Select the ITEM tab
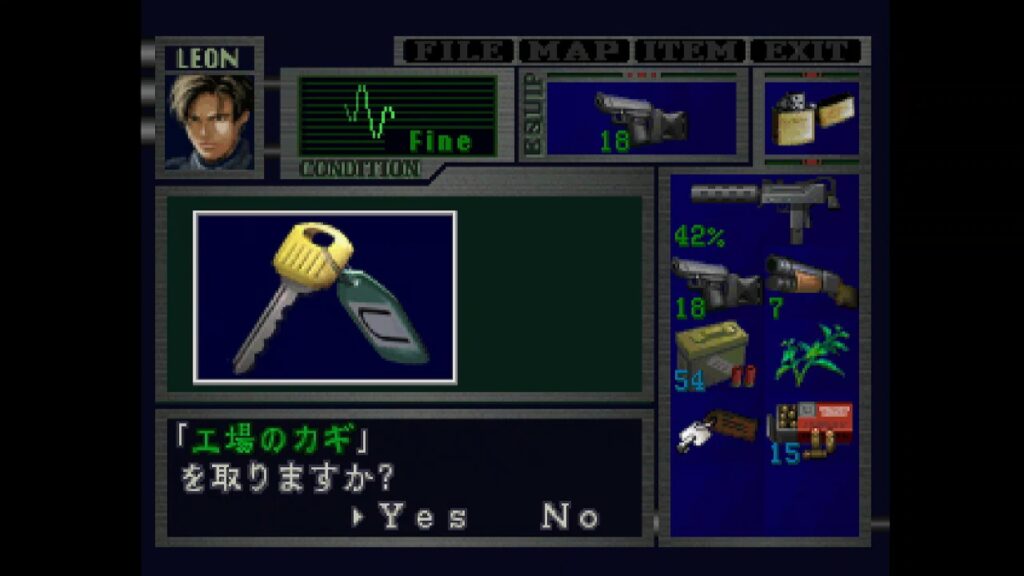1024x576 pixels. point(691,51)
